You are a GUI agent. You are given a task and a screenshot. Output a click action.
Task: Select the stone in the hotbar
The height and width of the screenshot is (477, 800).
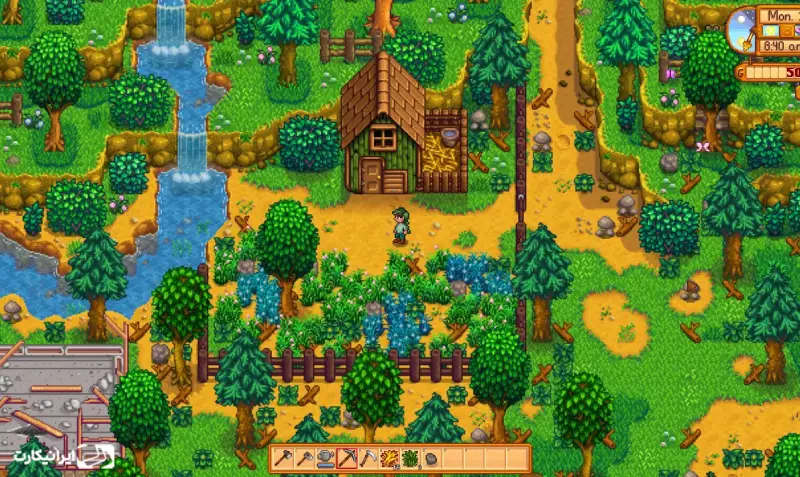tap(432, 459)
